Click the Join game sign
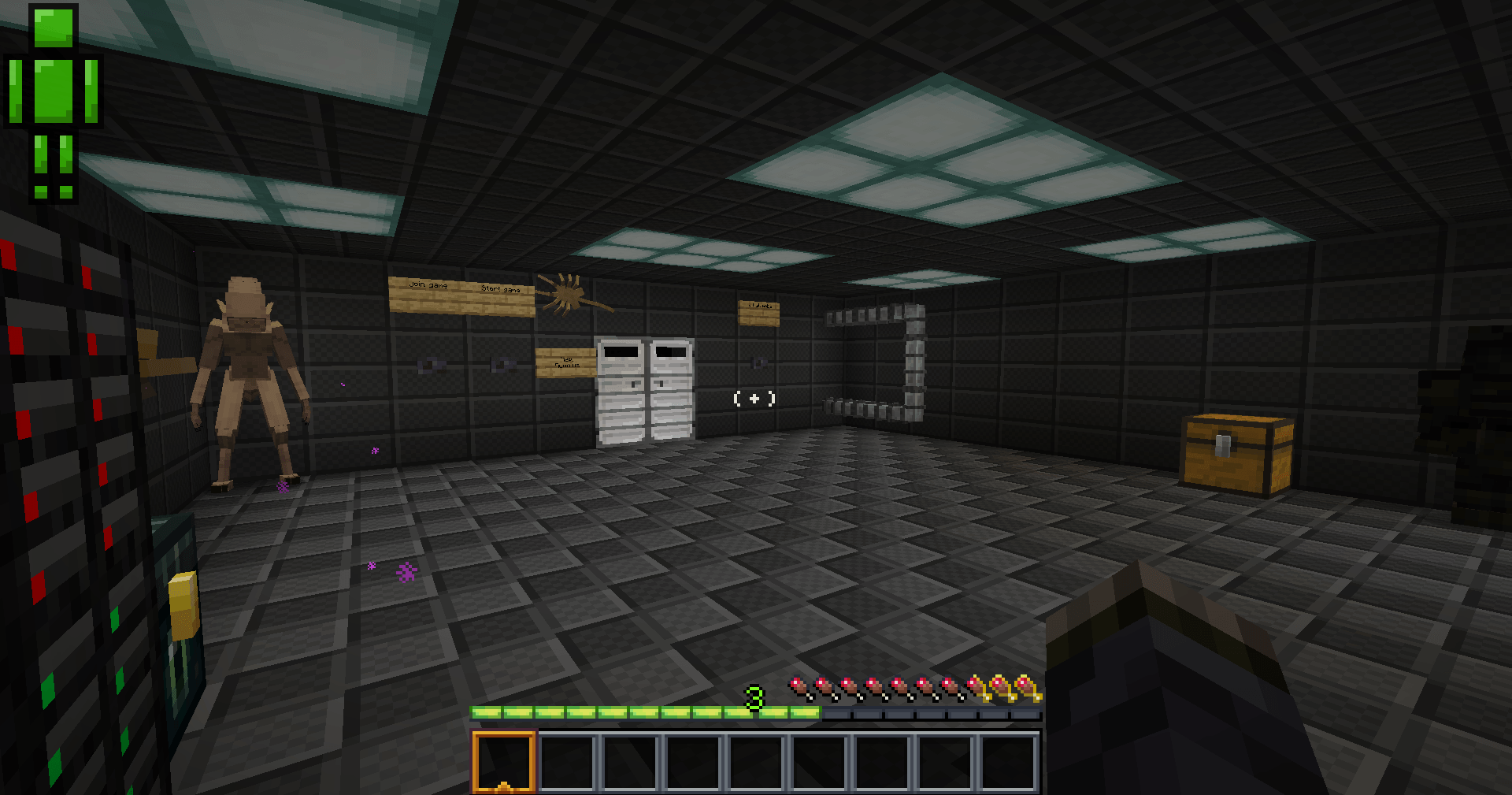 (x=428, y=288)
